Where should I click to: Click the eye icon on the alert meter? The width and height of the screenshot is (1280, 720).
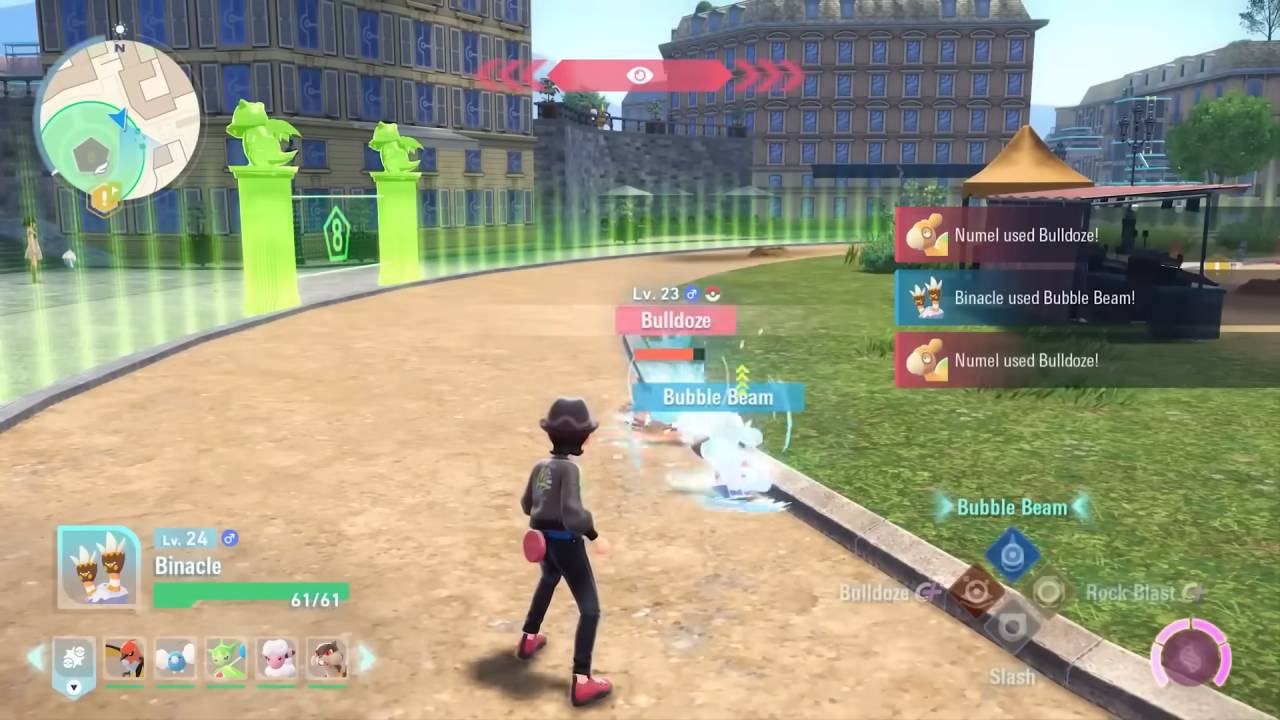point(640,73)
